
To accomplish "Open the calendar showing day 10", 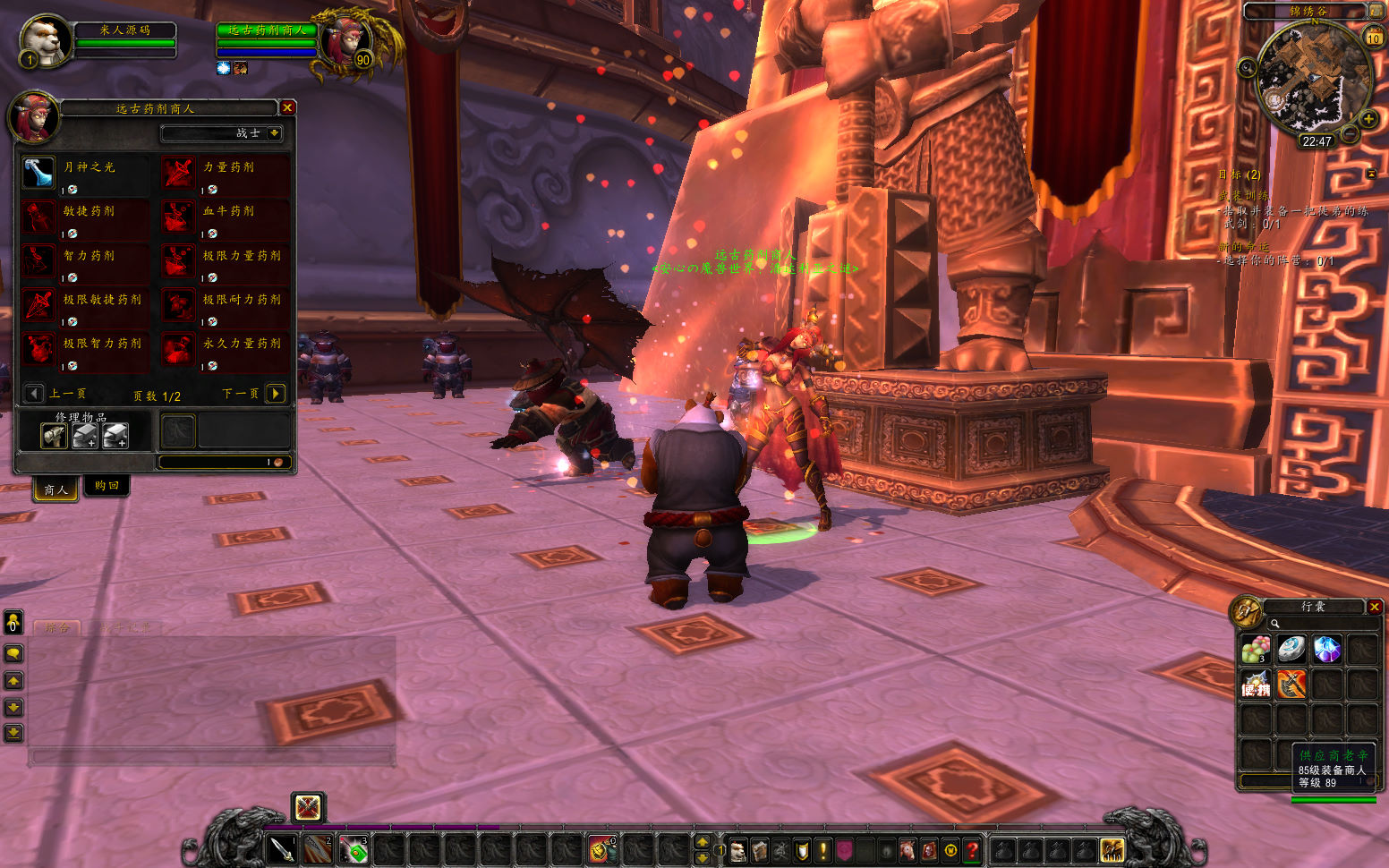I will (x=1373, y=38).
